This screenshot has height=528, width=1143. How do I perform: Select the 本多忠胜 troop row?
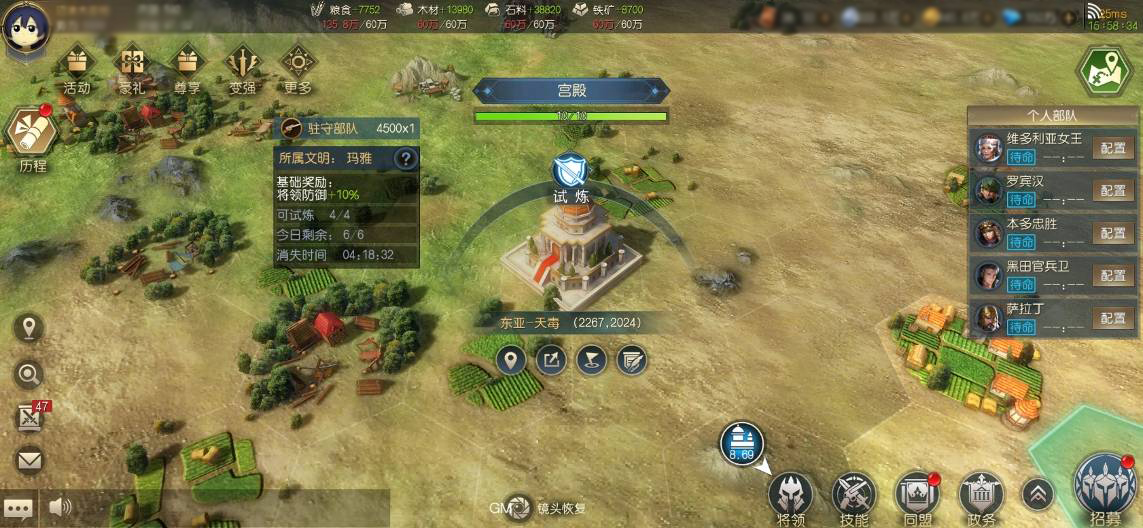coord(1030,233)
